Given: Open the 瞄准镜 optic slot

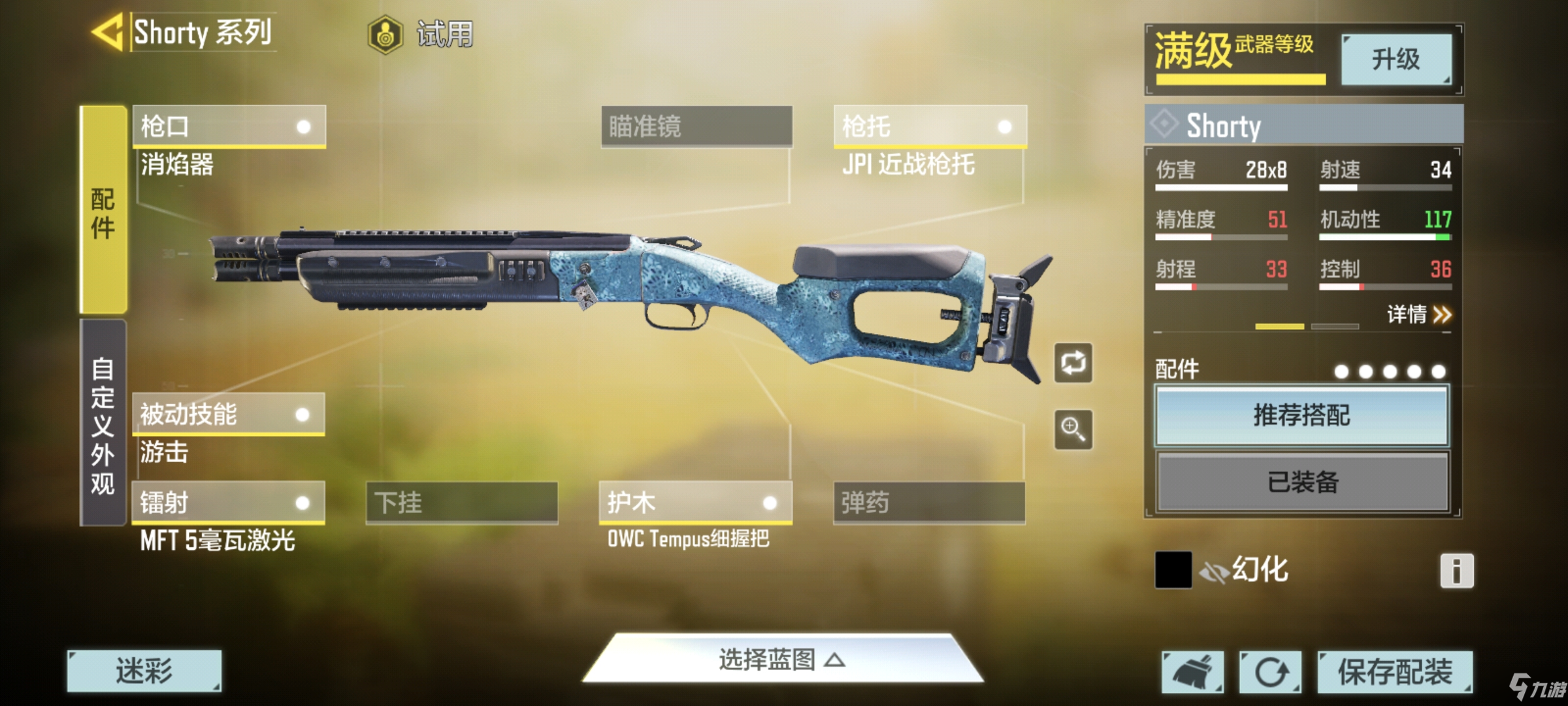Looking at the screenshot, I should tap(696, 126).
